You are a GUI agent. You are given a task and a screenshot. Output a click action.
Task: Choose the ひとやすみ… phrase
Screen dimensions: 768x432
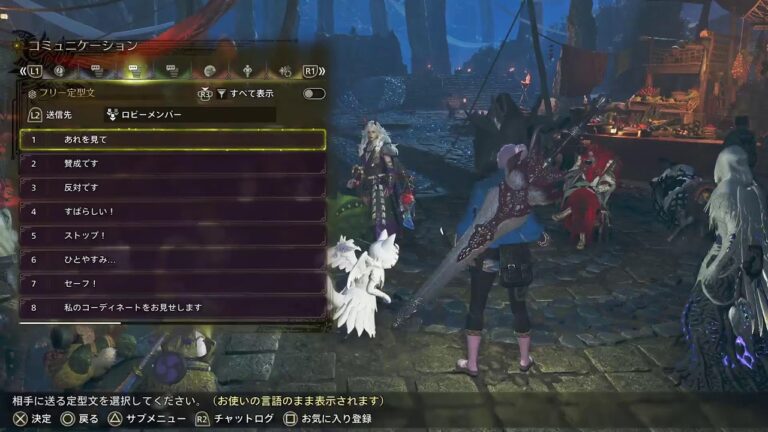click(172, 260)
